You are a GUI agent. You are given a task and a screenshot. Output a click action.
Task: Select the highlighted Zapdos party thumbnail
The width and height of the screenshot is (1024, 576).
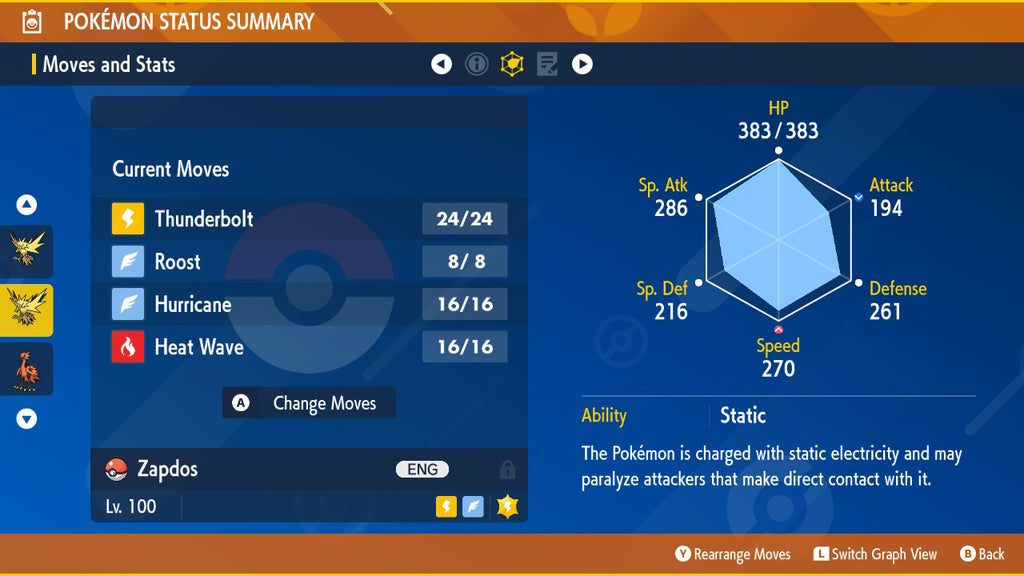pyautogui.click(x=27, y=310)
